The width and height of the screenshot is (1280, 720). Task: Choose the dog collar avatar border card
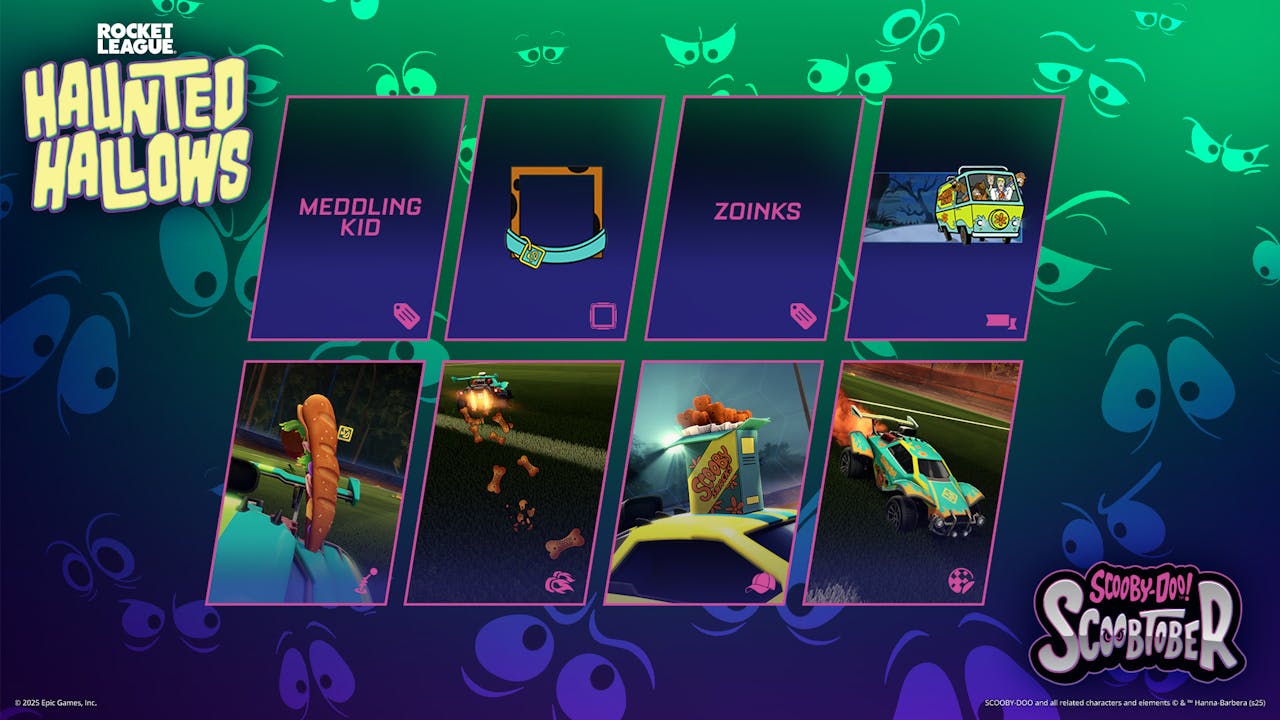click(x=555, y=218)
